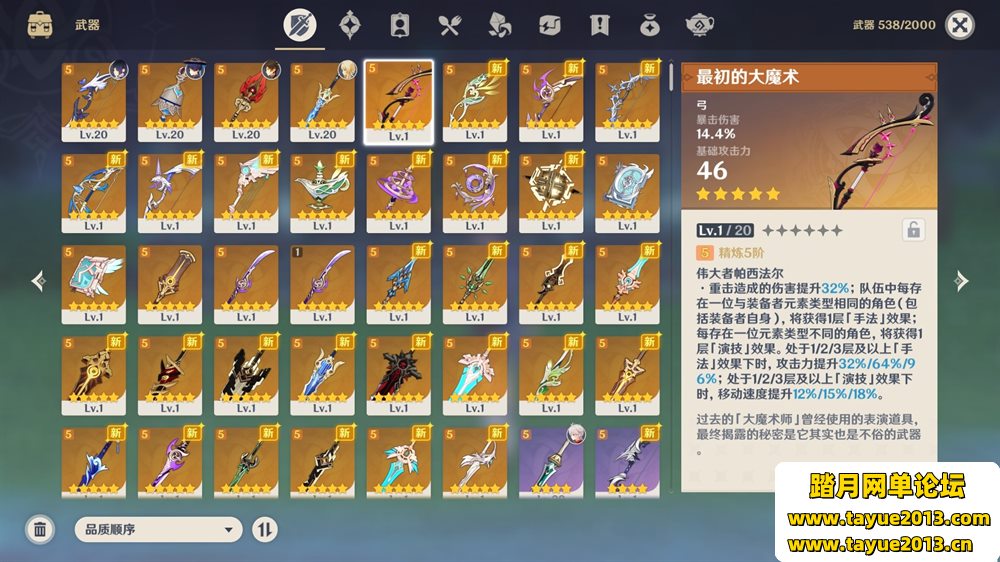
Task: Select the green lamp catalyst weapon
Action: tap(322, 192)
